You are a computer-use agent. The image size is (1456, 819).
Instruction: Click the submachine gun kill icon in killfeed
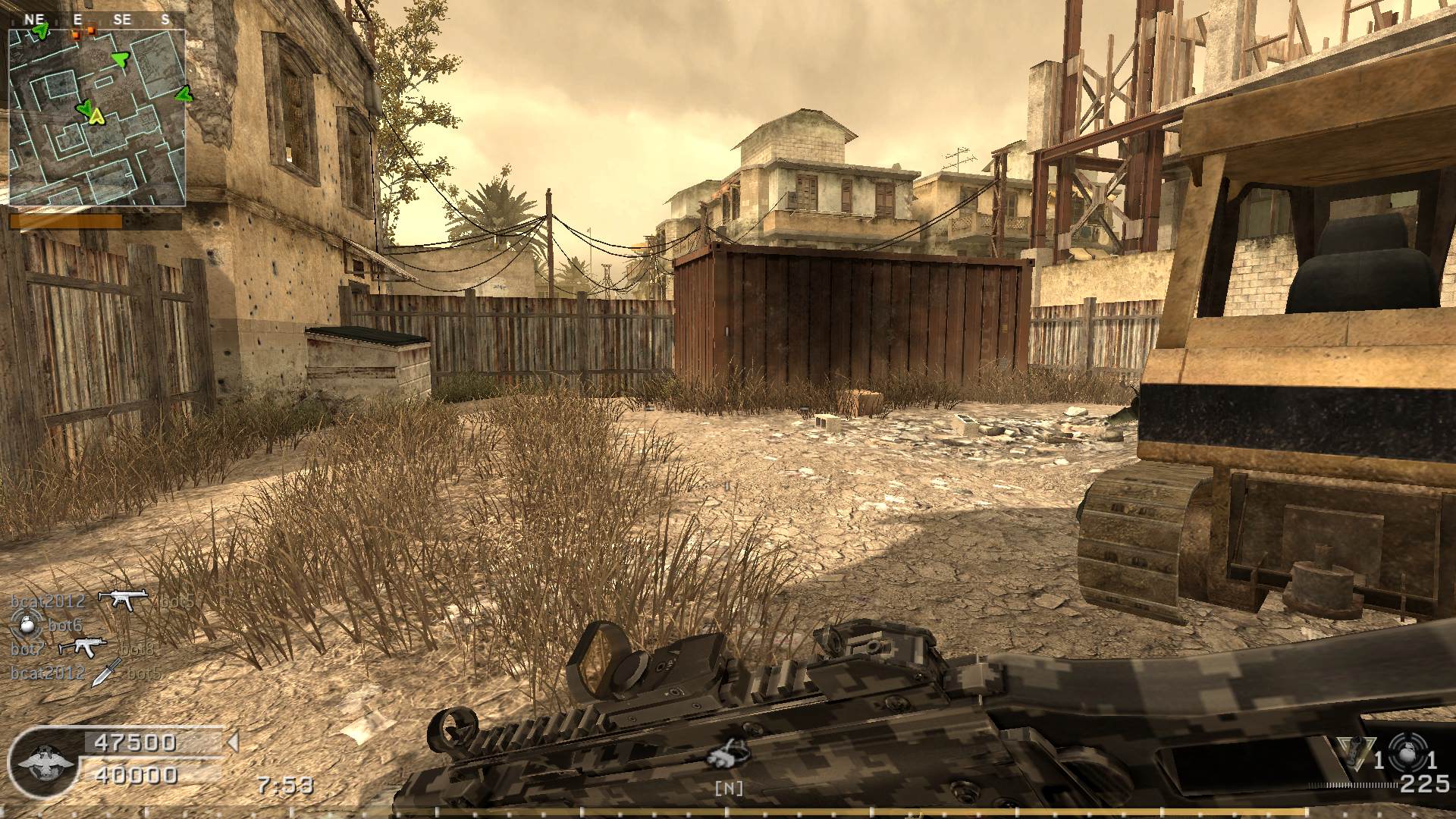pos(123,600)
